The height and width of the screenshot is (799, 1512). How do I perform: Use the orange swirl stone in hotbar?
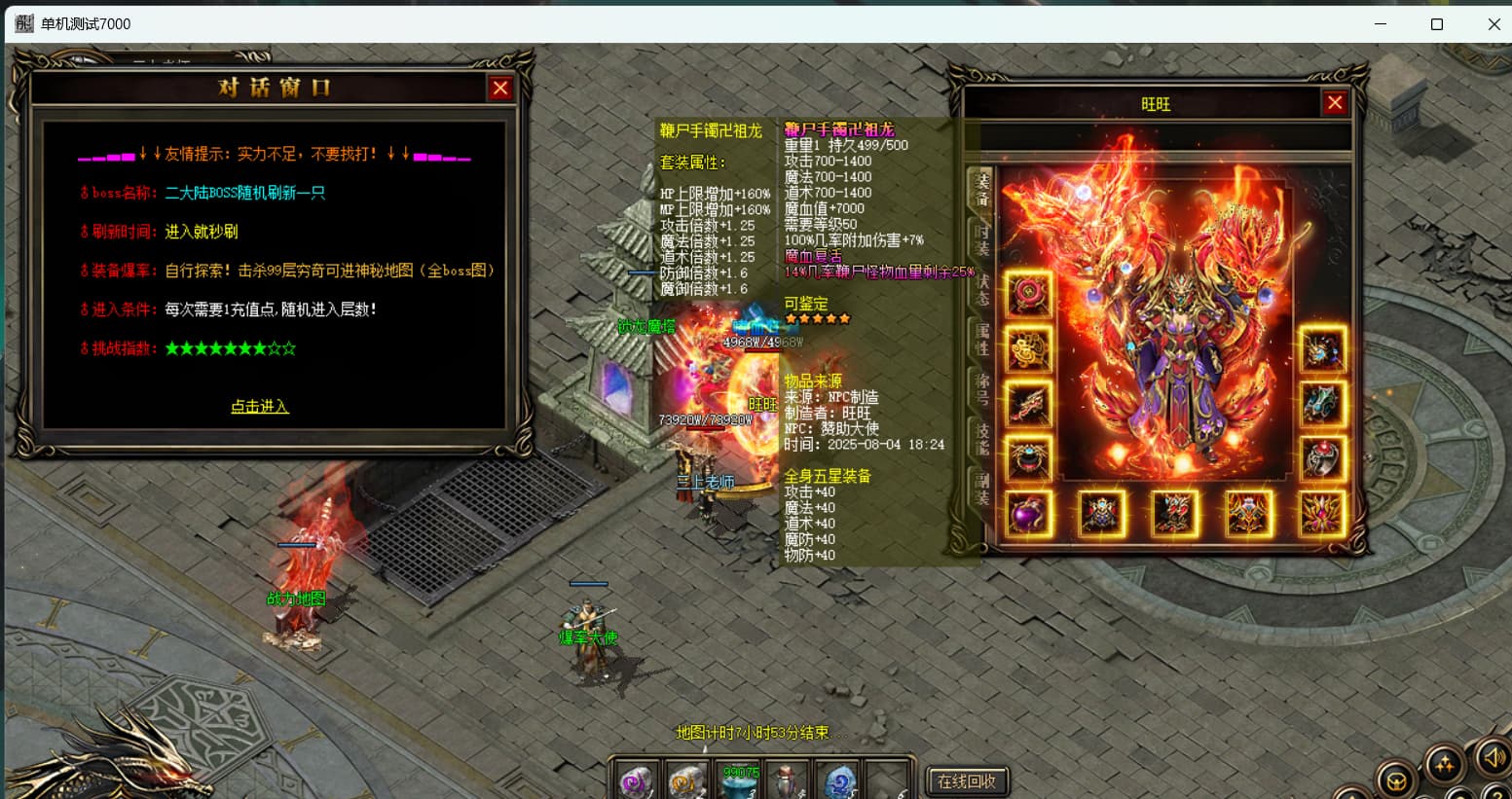tap(688, 781)
